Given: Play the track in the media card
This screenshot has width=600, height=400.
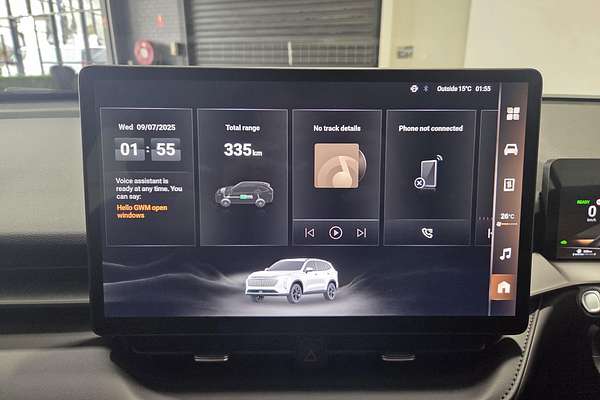Looking at the screenshot, I should (x=336, y=232).
